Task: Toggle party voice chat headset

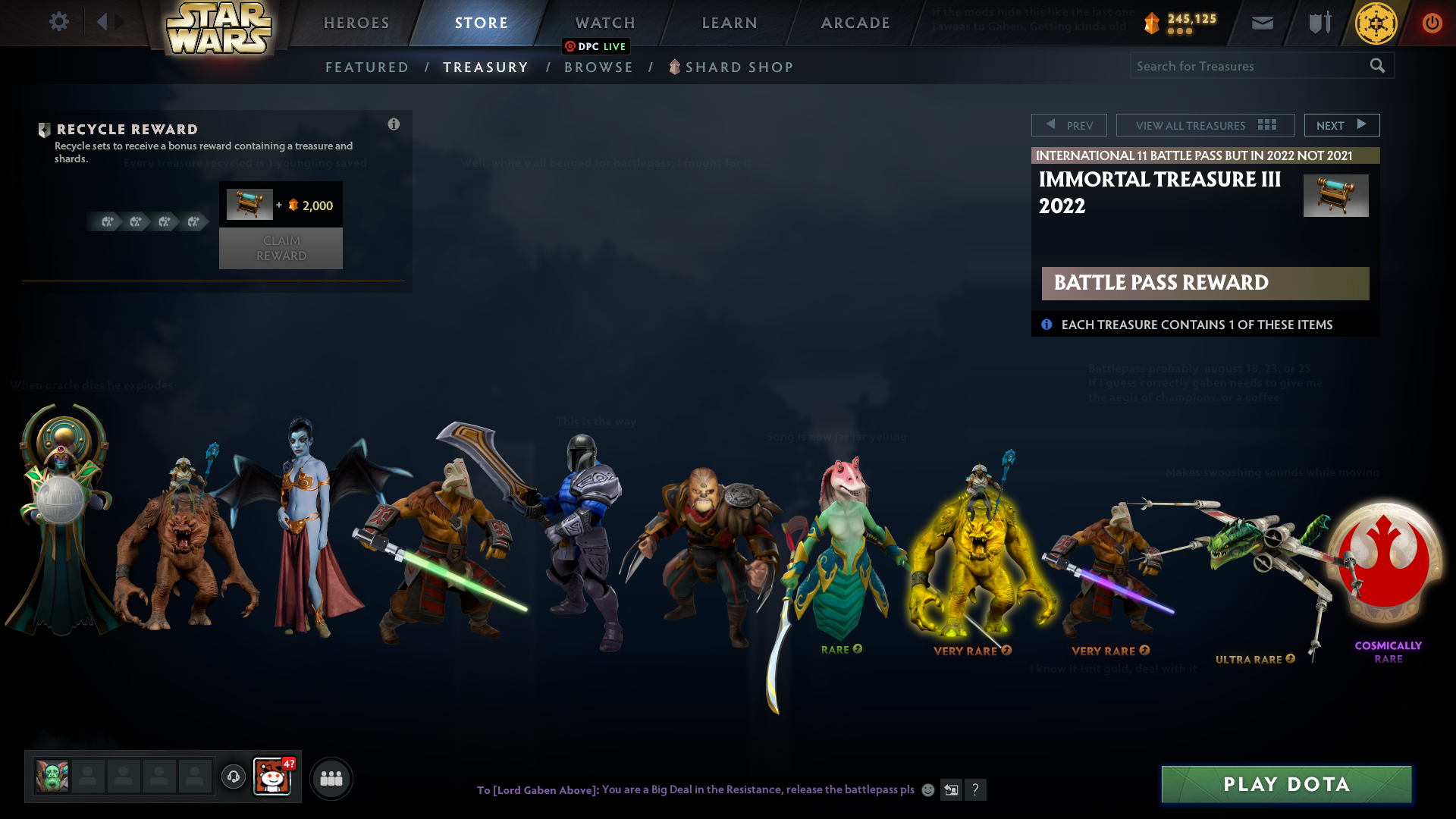Action: click(234, 777)
